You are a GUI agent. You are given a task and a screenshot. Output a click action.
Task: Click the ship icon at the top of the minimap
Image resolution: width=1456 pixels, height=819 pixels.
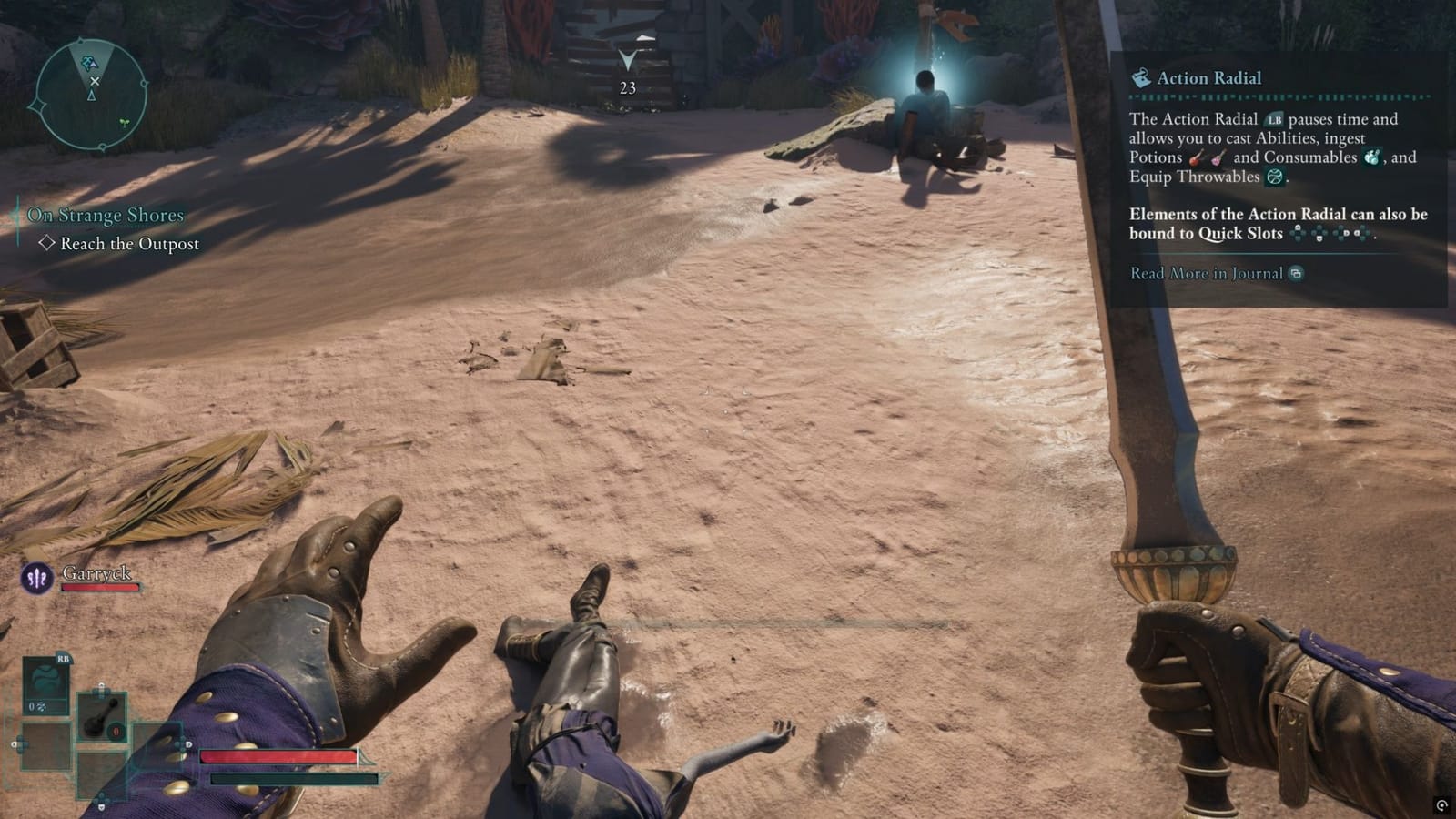89,62
